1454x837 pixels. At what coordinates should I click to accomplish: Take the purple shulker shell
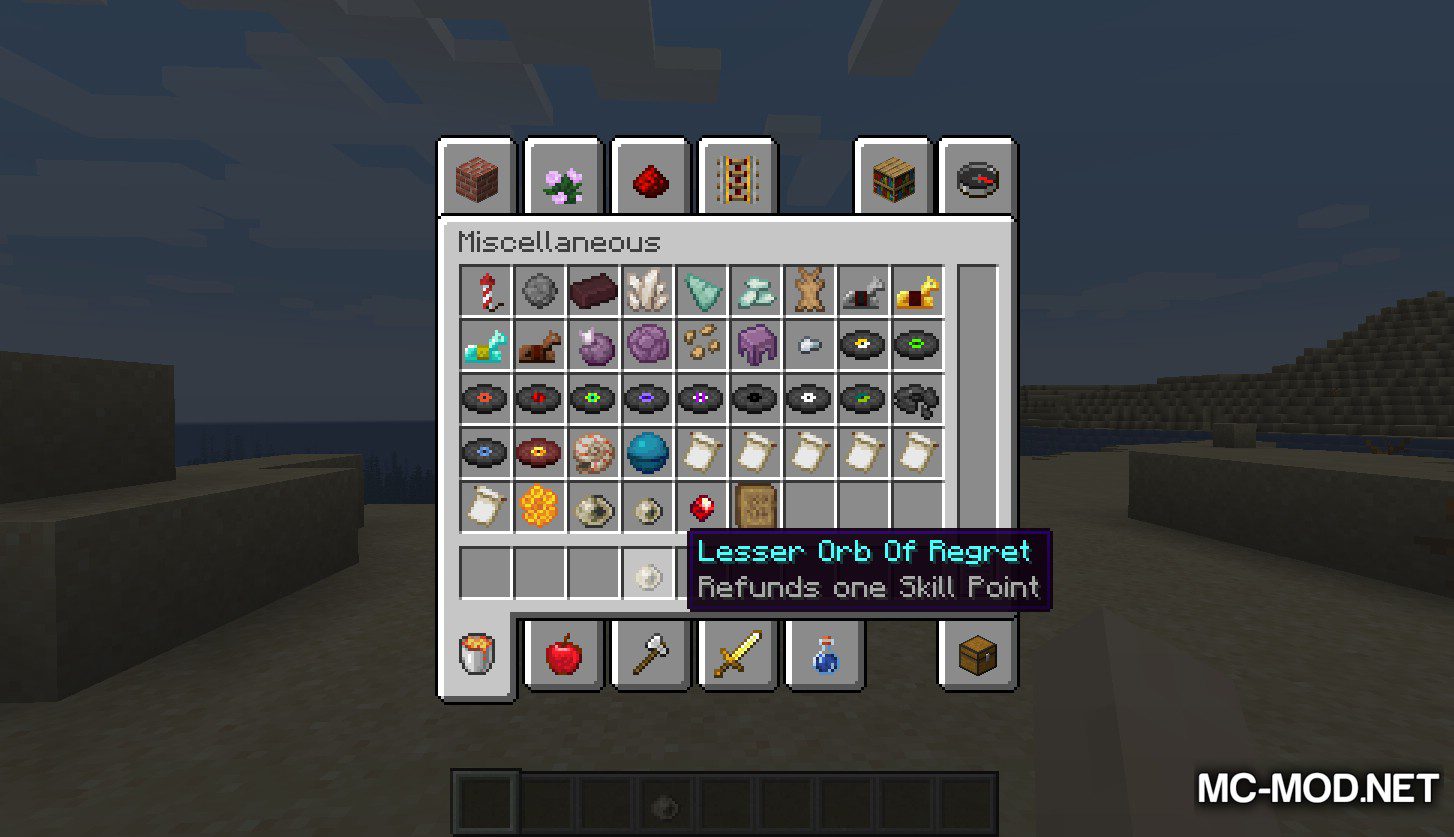tap(756, 345)
